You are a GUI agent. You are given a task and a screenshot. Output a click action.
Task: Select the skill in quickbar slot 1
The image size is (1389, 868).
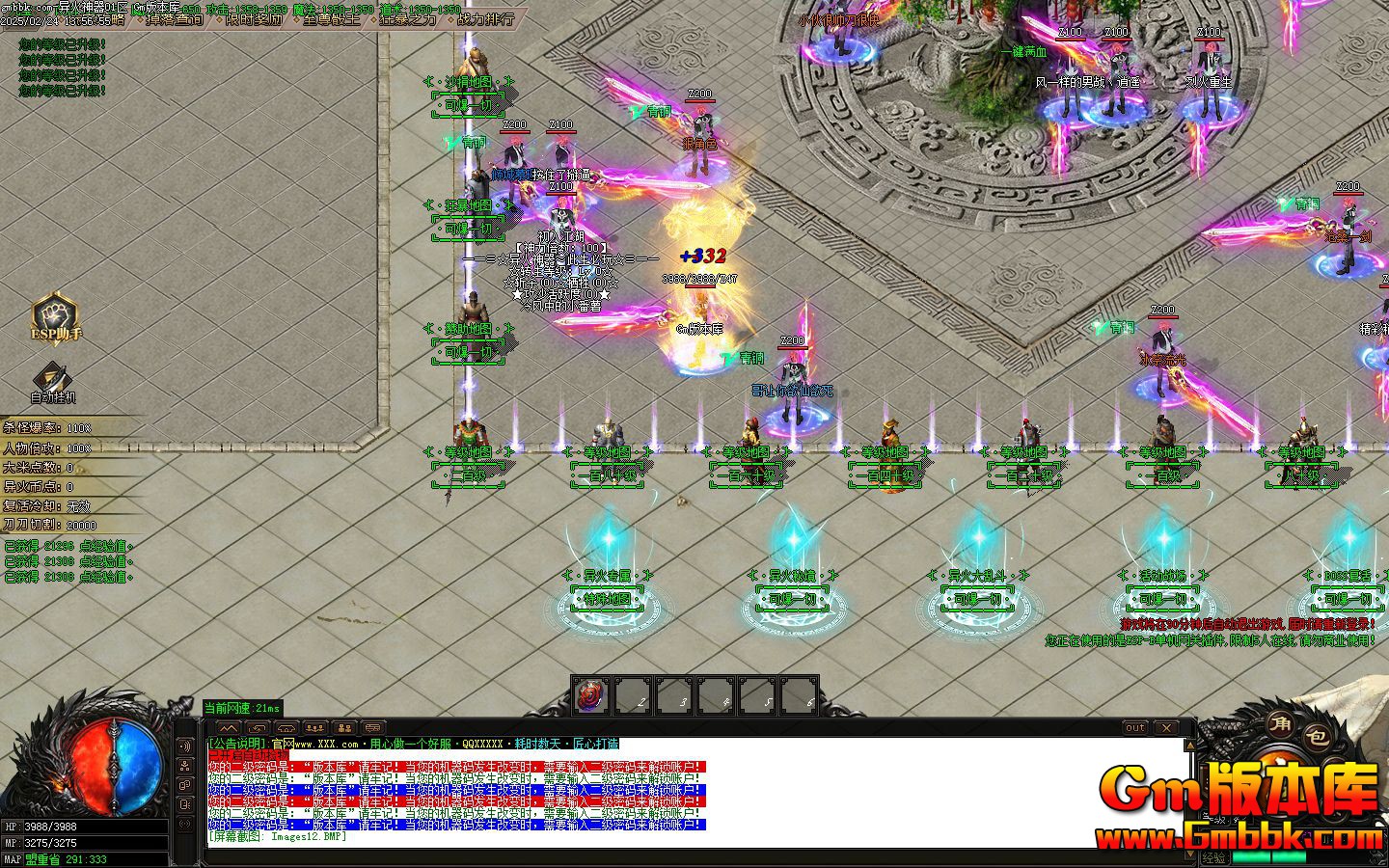(589, 696)
